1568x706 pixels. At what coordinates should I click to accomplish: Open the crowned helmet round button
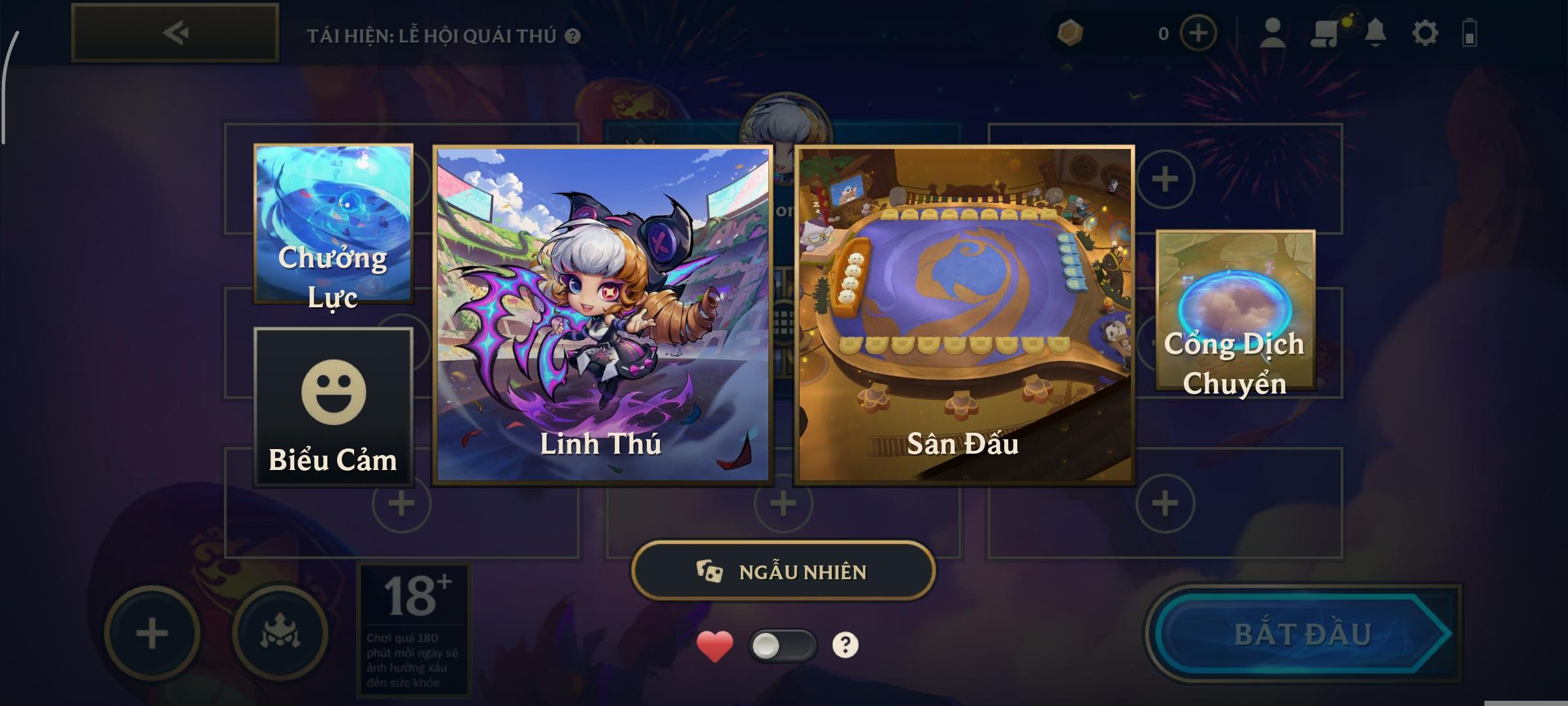(x=280, y=633)
